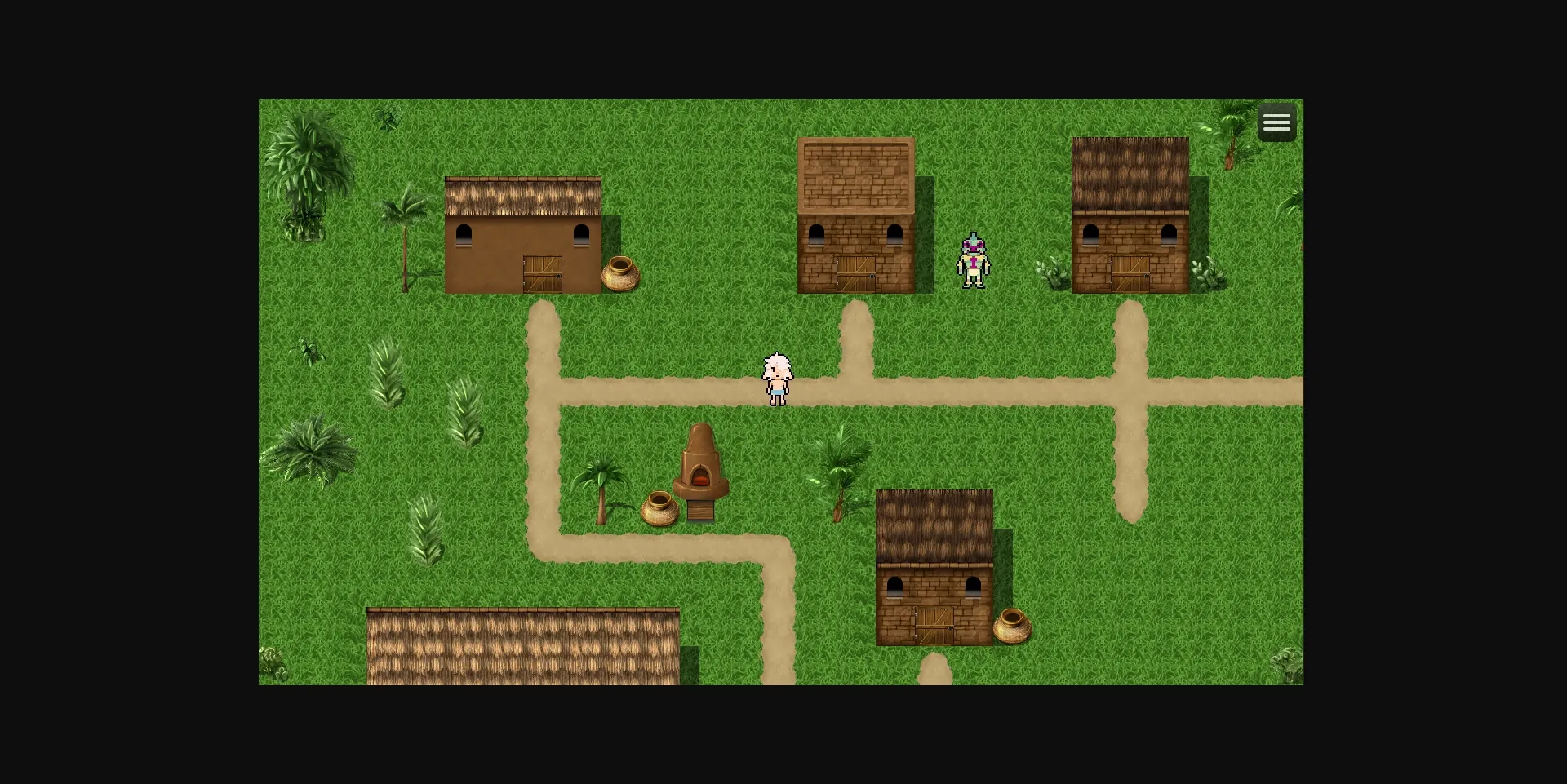The width and height of the screenshot is (1567, 784).
Task: Select the window of the left hut
Action: tap(464, 234)
